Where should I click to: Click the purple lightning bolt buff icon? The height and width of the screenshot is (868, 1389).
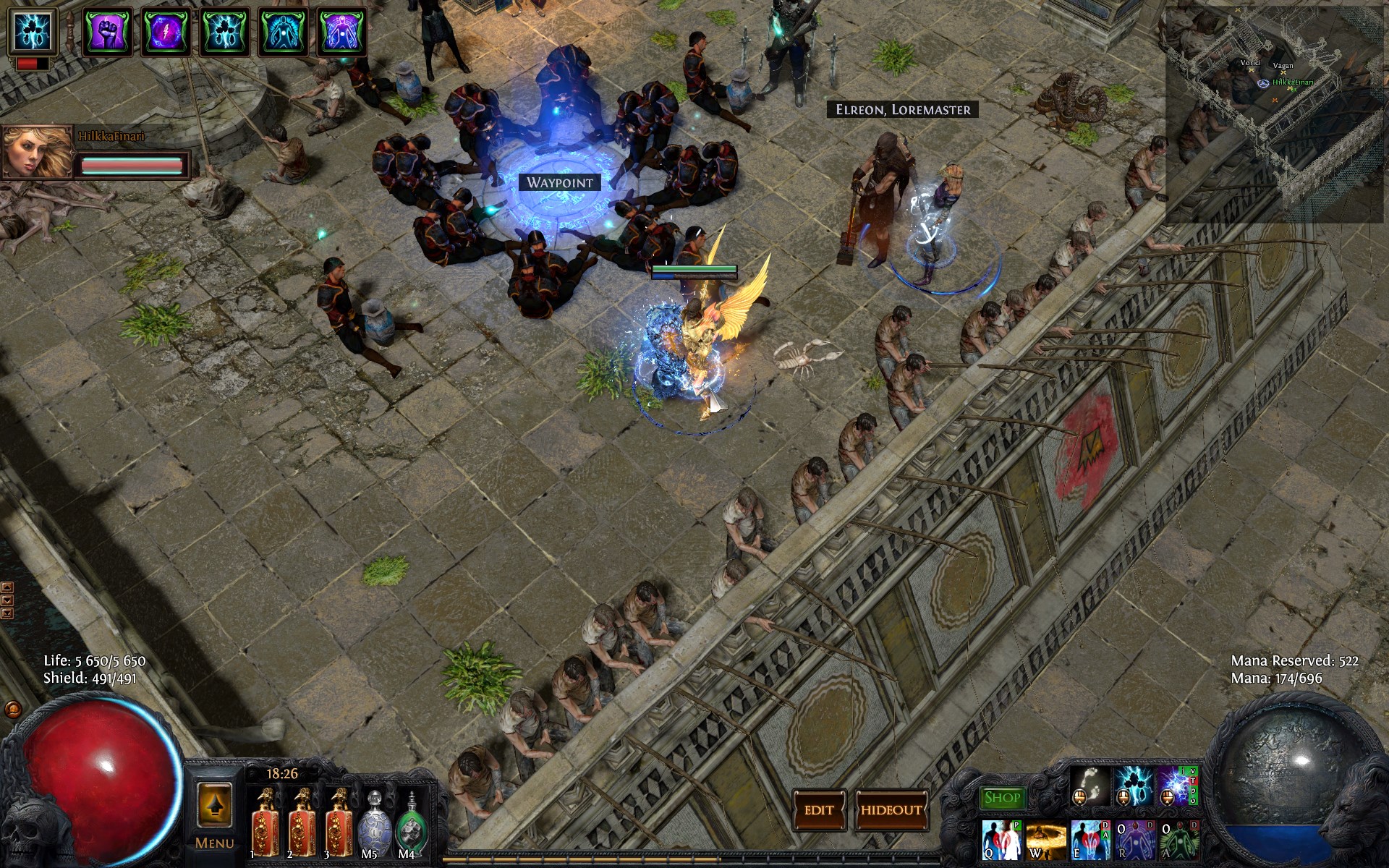pos(166,32)
